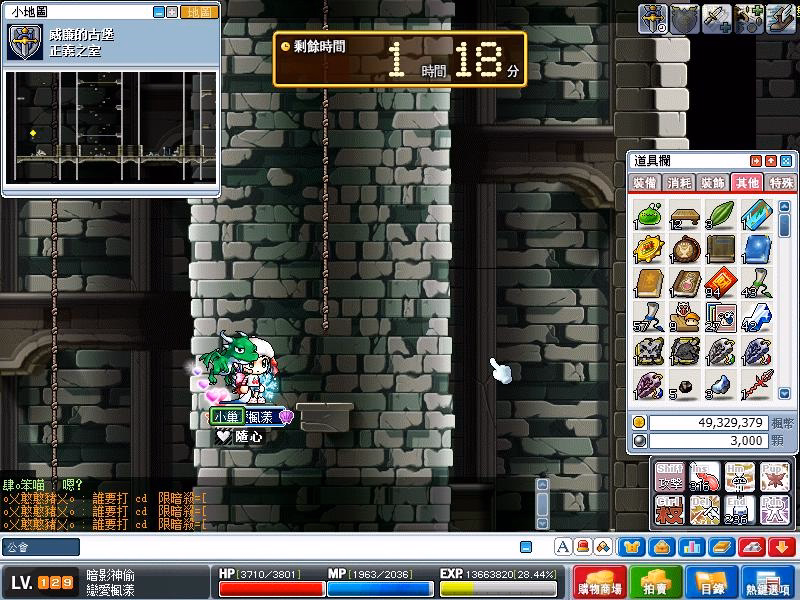Click the minimap view

(110, 126)
